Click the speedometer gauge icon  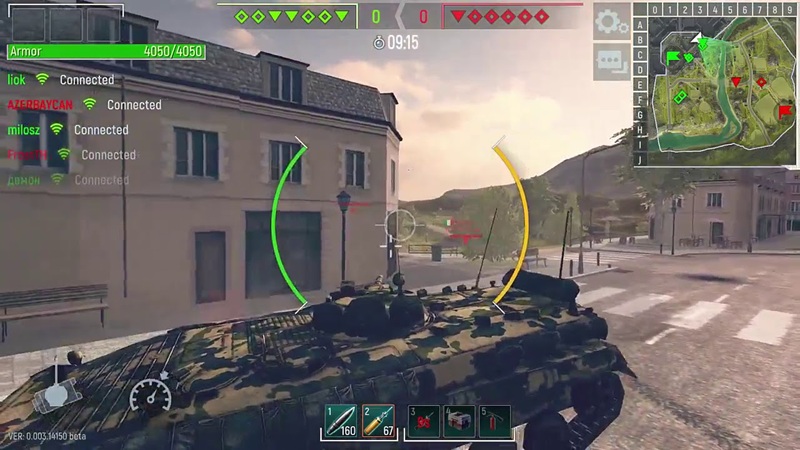[x=150, y=395]
